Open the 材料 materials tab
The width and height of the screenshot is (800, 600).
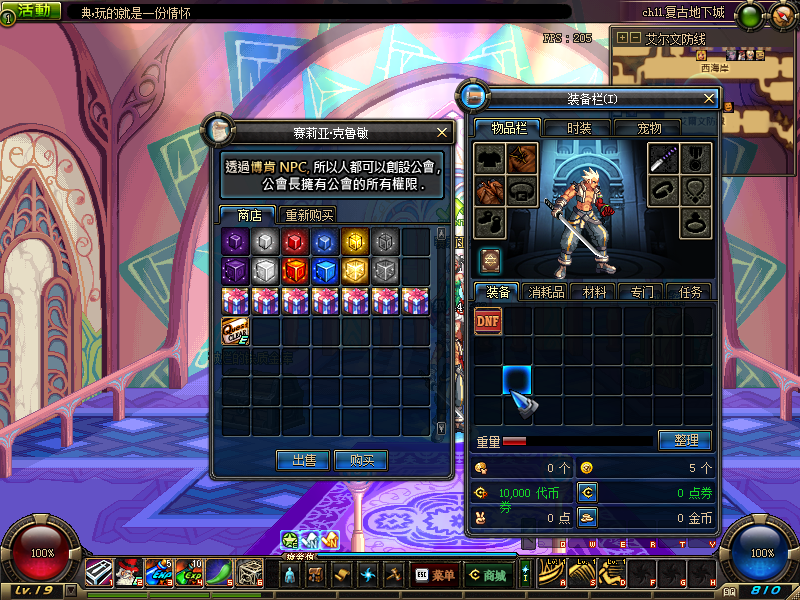pyautogui.click(x=595, y=292)
